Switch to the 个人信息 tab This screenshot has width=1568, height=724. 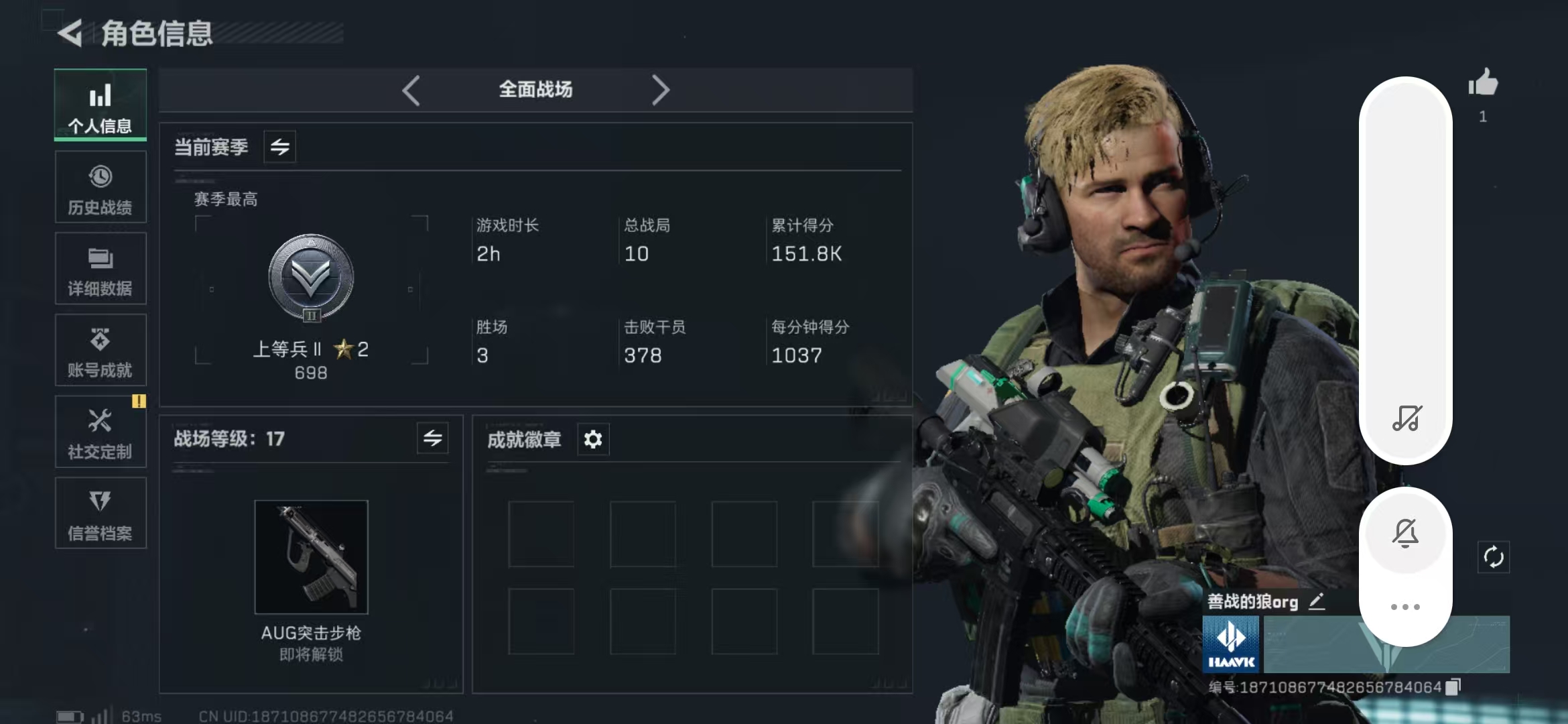101,105
